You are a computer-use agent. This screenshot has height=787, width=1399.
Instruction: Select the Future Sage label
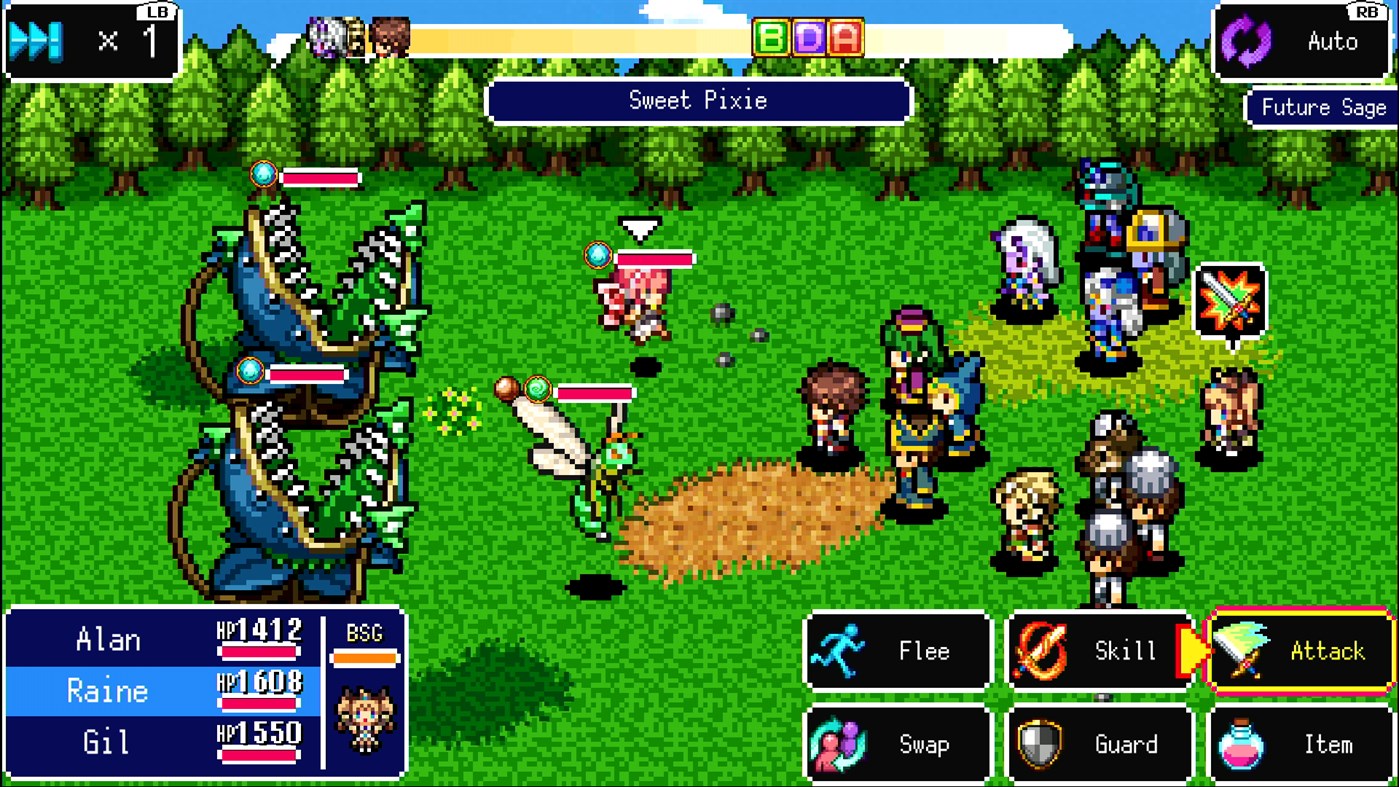(x=1320, y=107)
